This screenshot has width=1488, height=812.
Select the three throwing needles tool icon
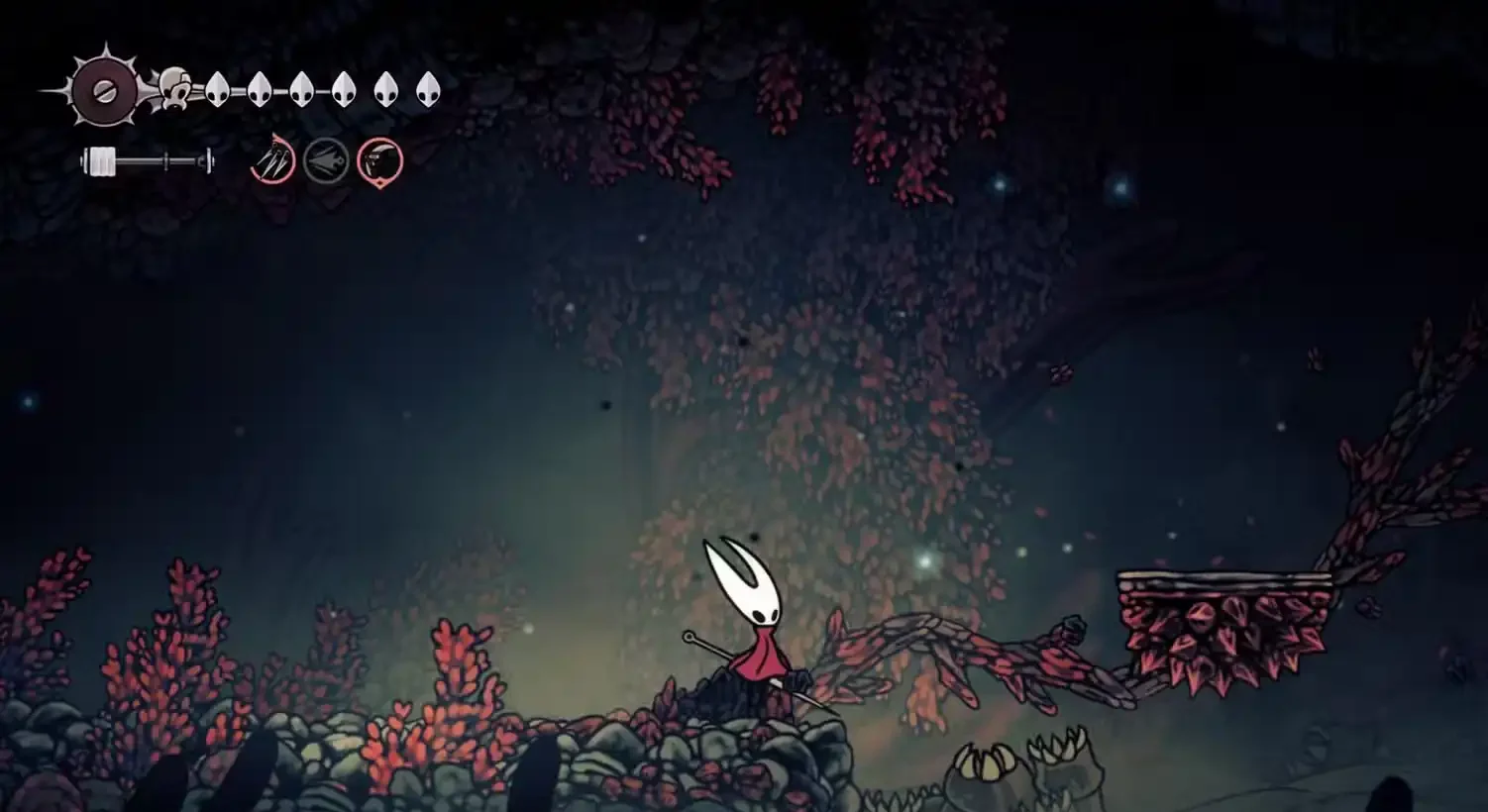click(x=272, y=160)
